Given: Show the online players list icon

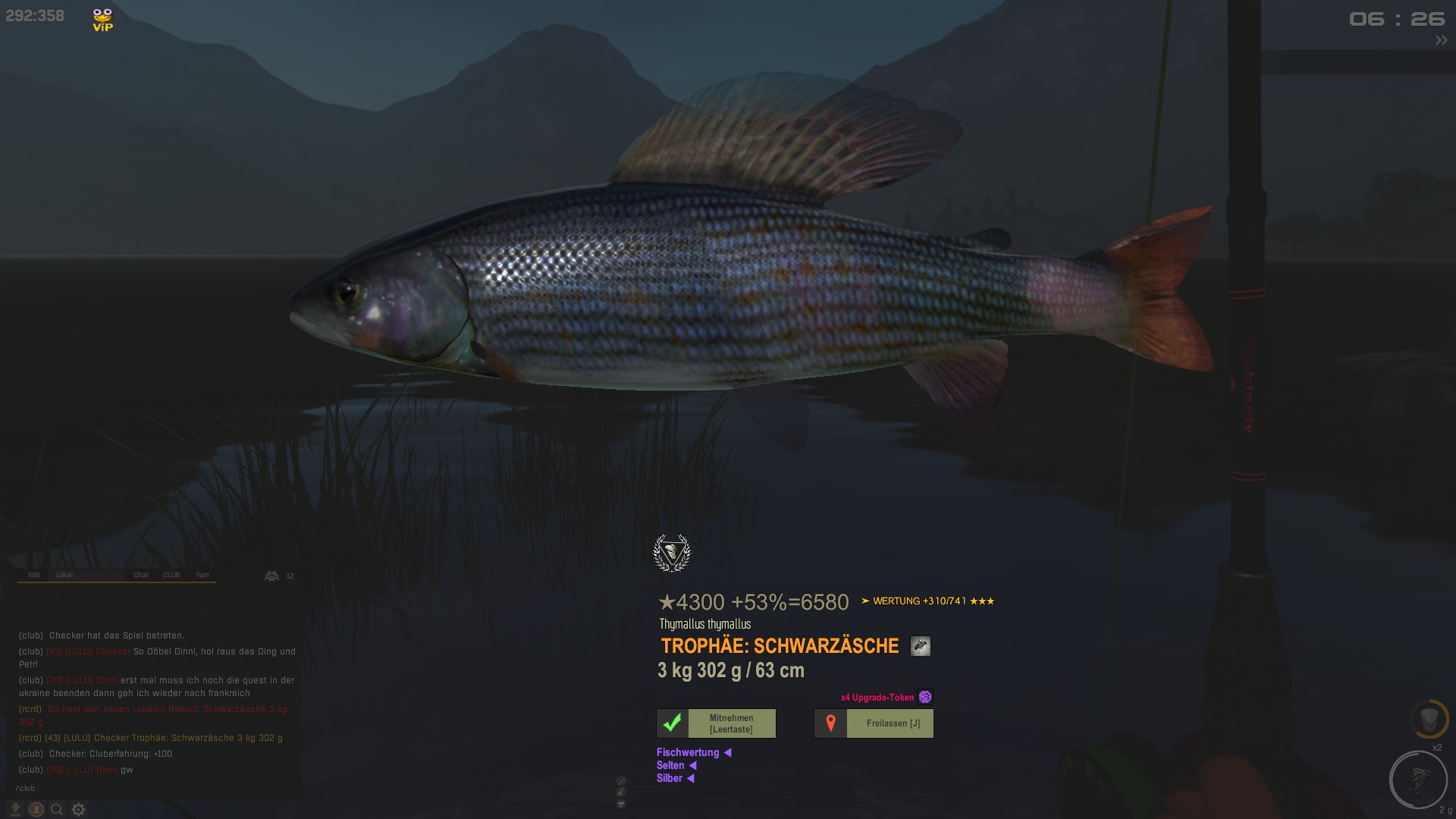Looking at the screenshot, I should [x=271, y=576].
